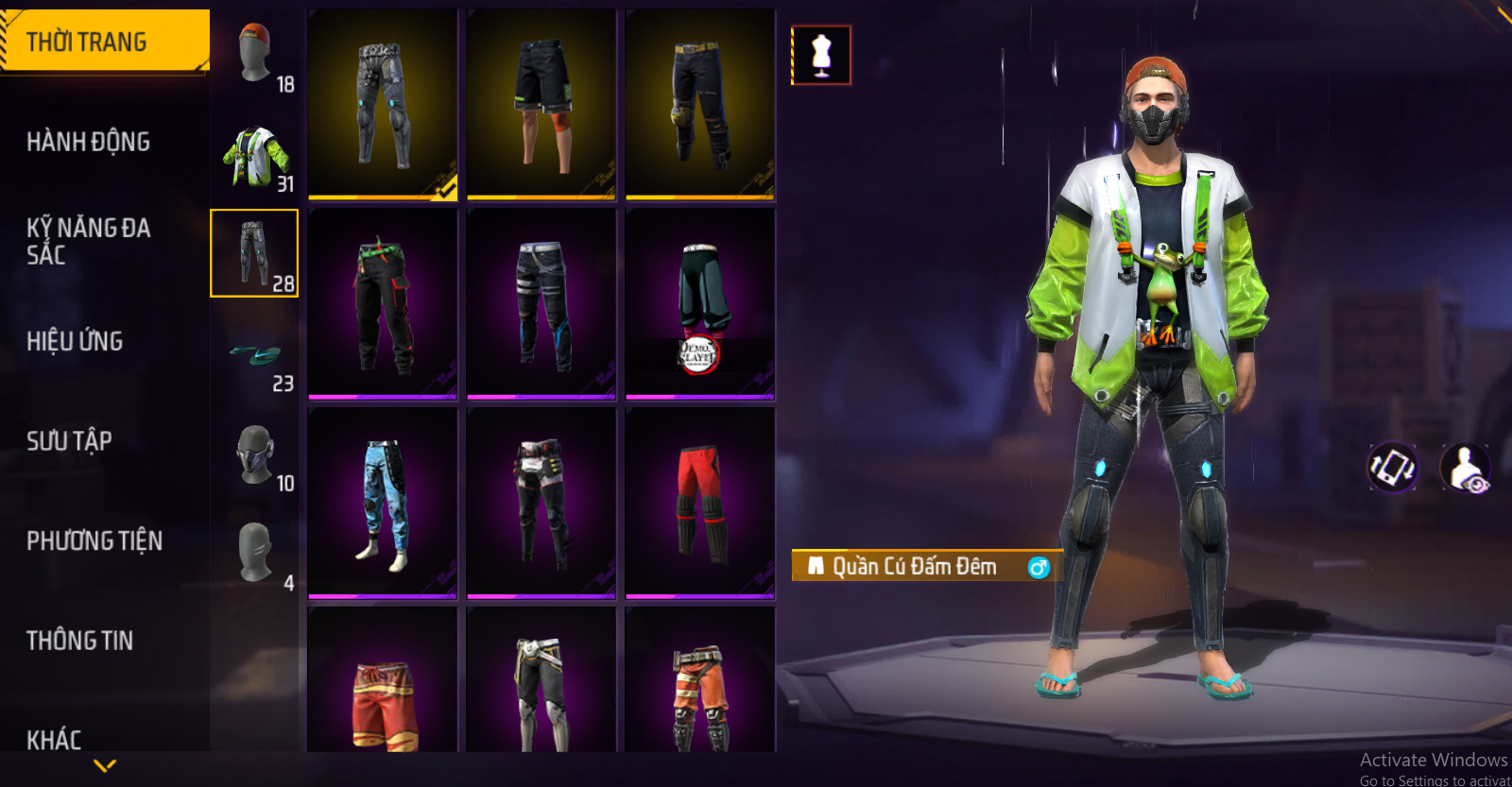
Task: Open the THỜI TRANG tab
Action: (x=104, y=42)
